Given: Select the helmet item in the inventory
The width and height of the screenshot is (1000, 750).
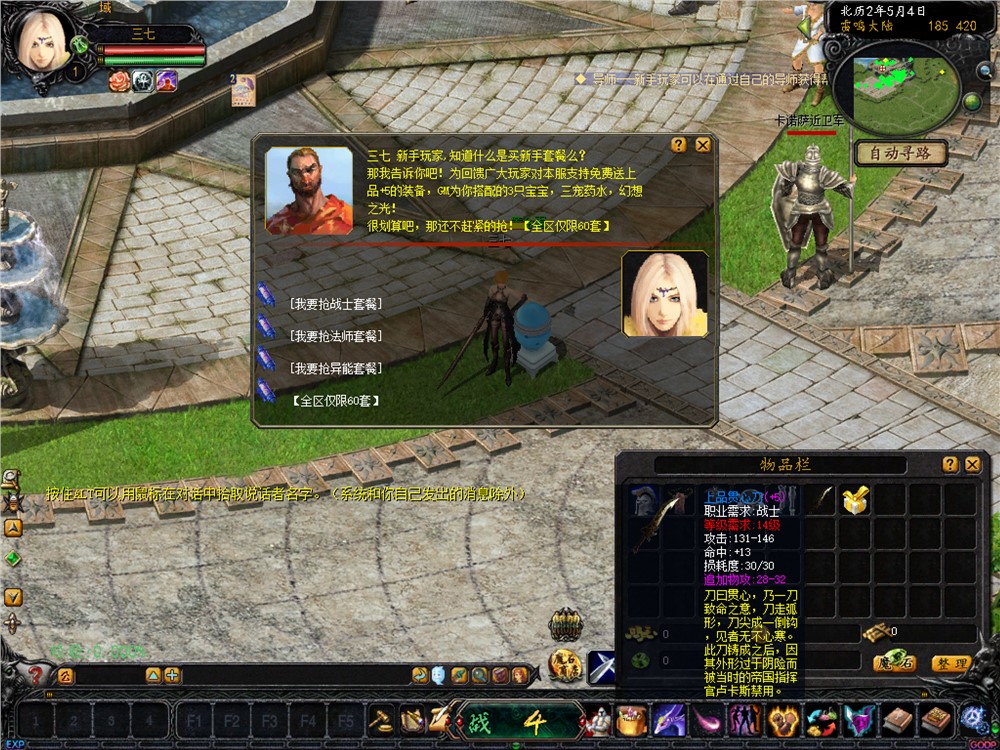Looking at the screenshot, I should tap(643, 501).
